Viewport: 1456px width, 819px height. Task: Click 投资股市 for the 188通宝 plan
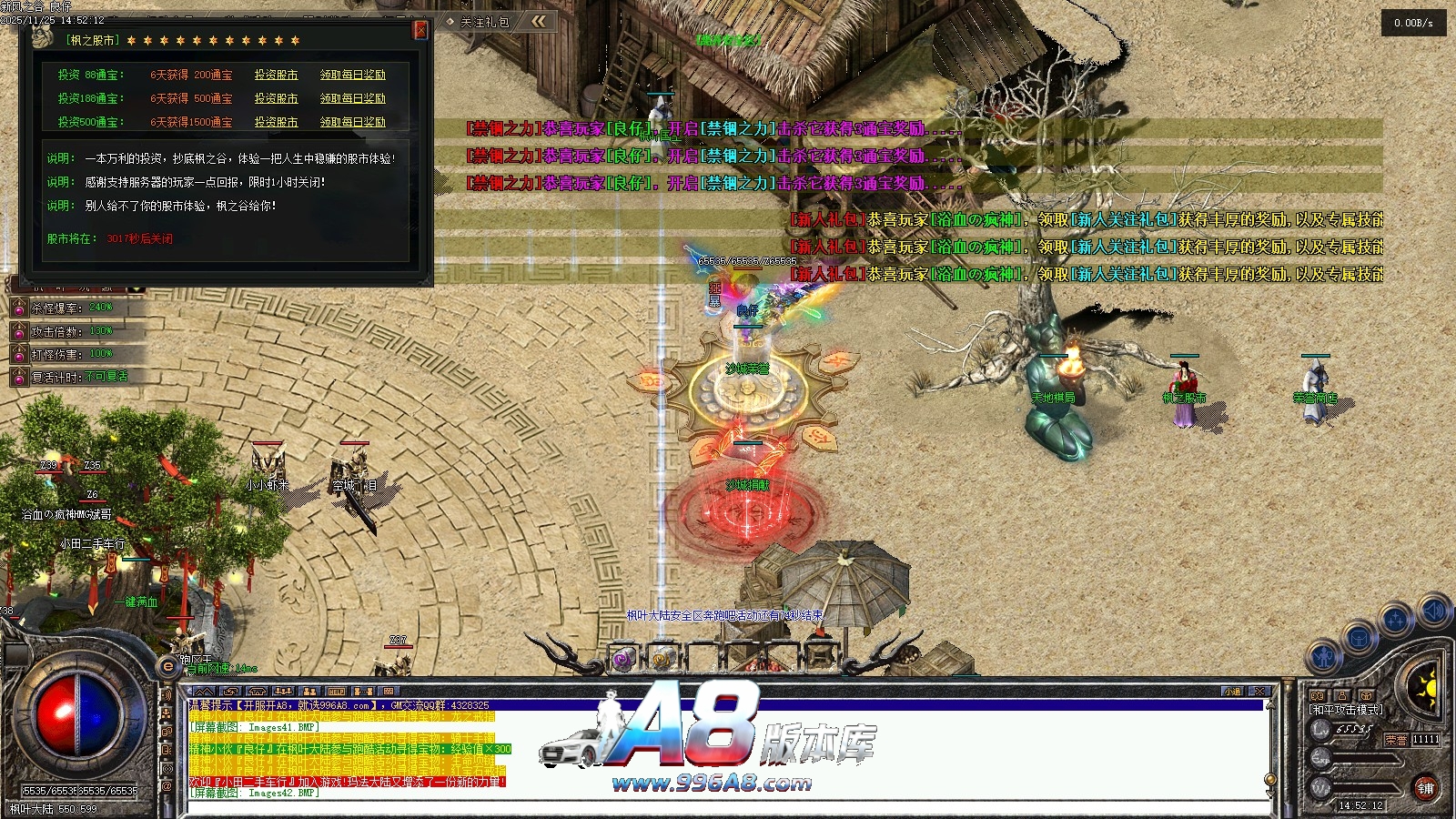276,98
